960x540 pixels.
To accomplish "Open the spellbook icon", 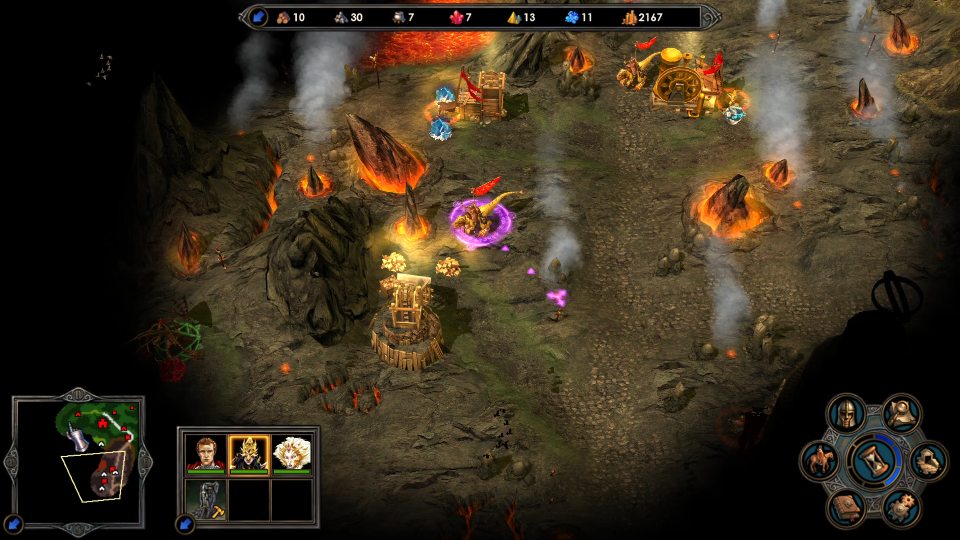I will click(847, 509).
